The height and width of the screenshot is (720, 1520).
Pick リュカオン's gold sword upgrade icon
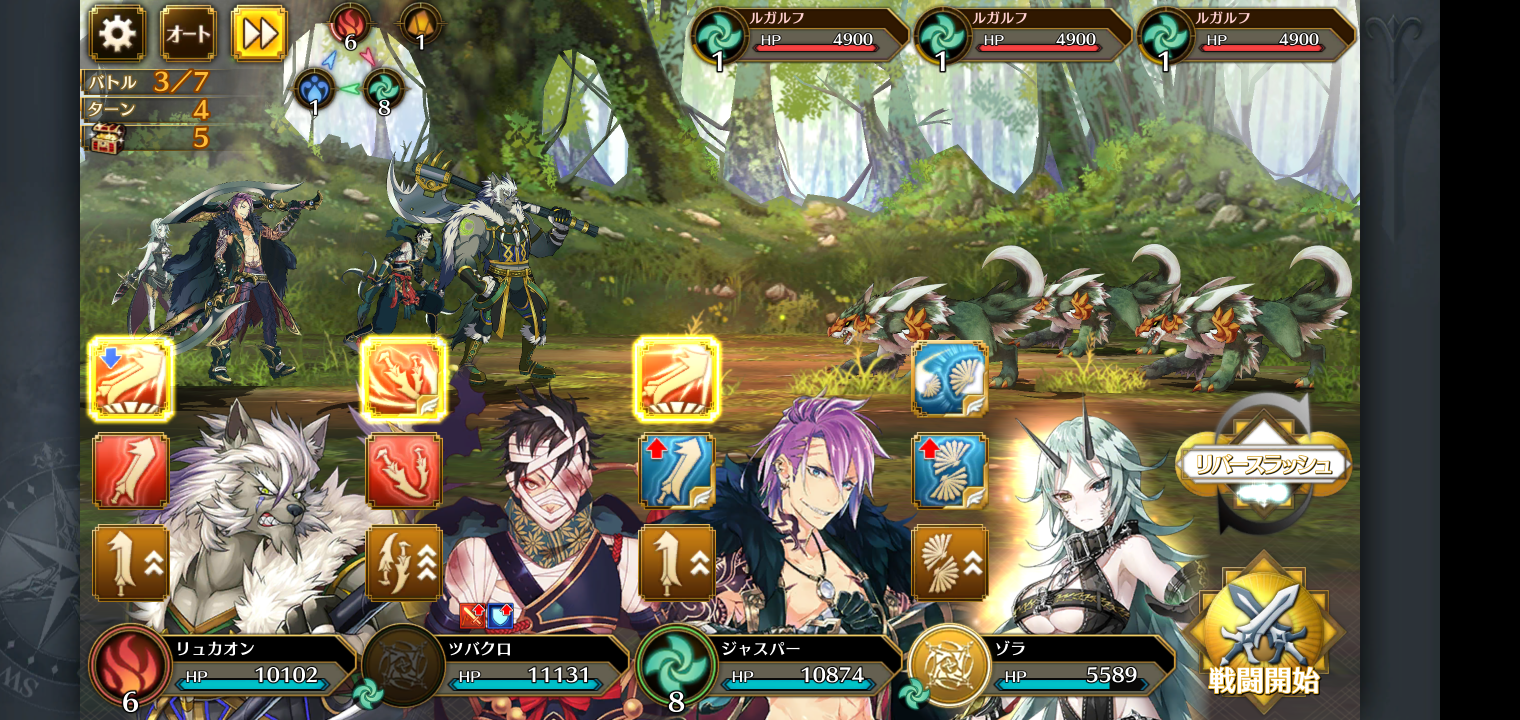point(131,563)
